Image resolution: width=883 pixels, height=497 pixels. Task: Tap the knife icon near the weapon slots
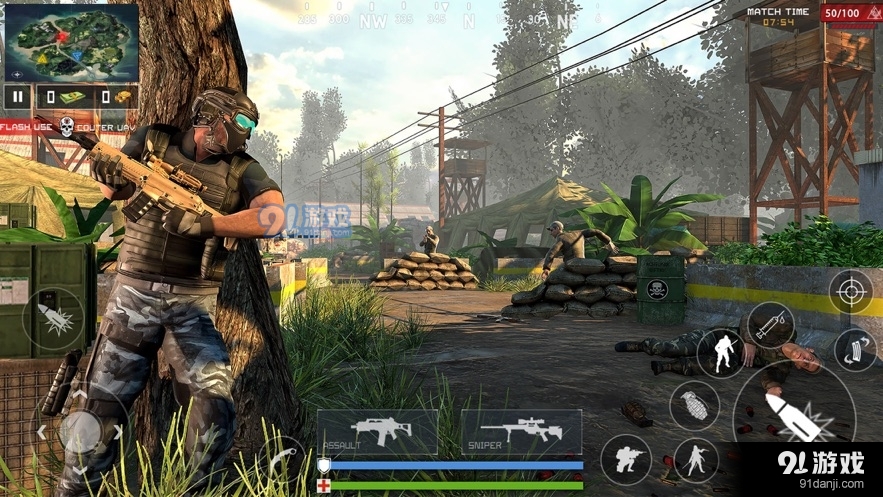pyautogui.click(x=282, y=458)
